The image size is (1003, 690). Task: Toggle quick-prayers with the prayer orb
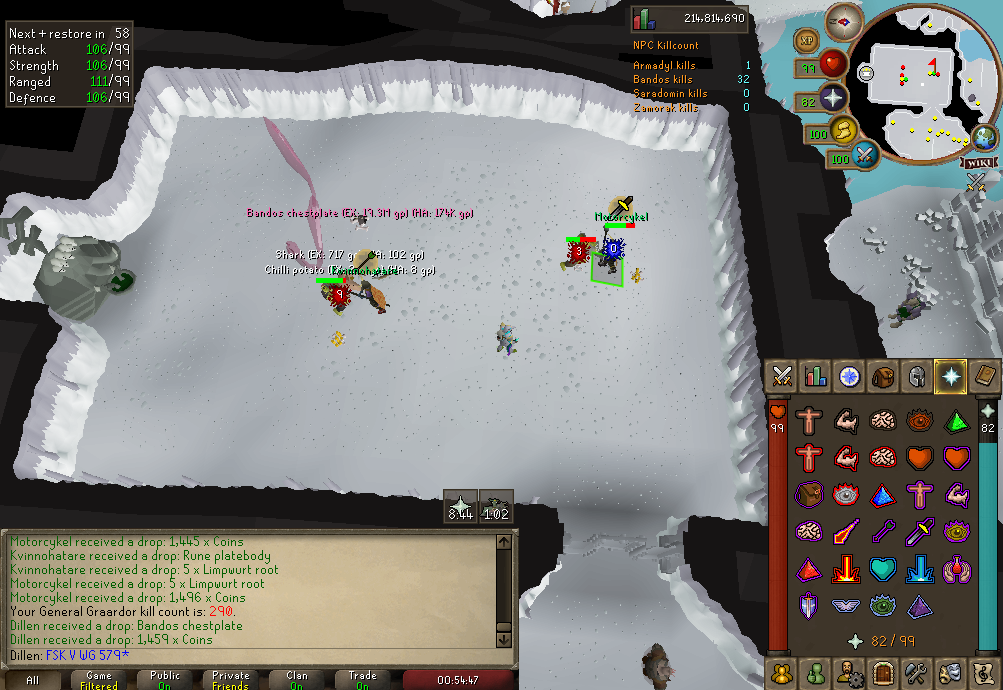tap(835, 100)
